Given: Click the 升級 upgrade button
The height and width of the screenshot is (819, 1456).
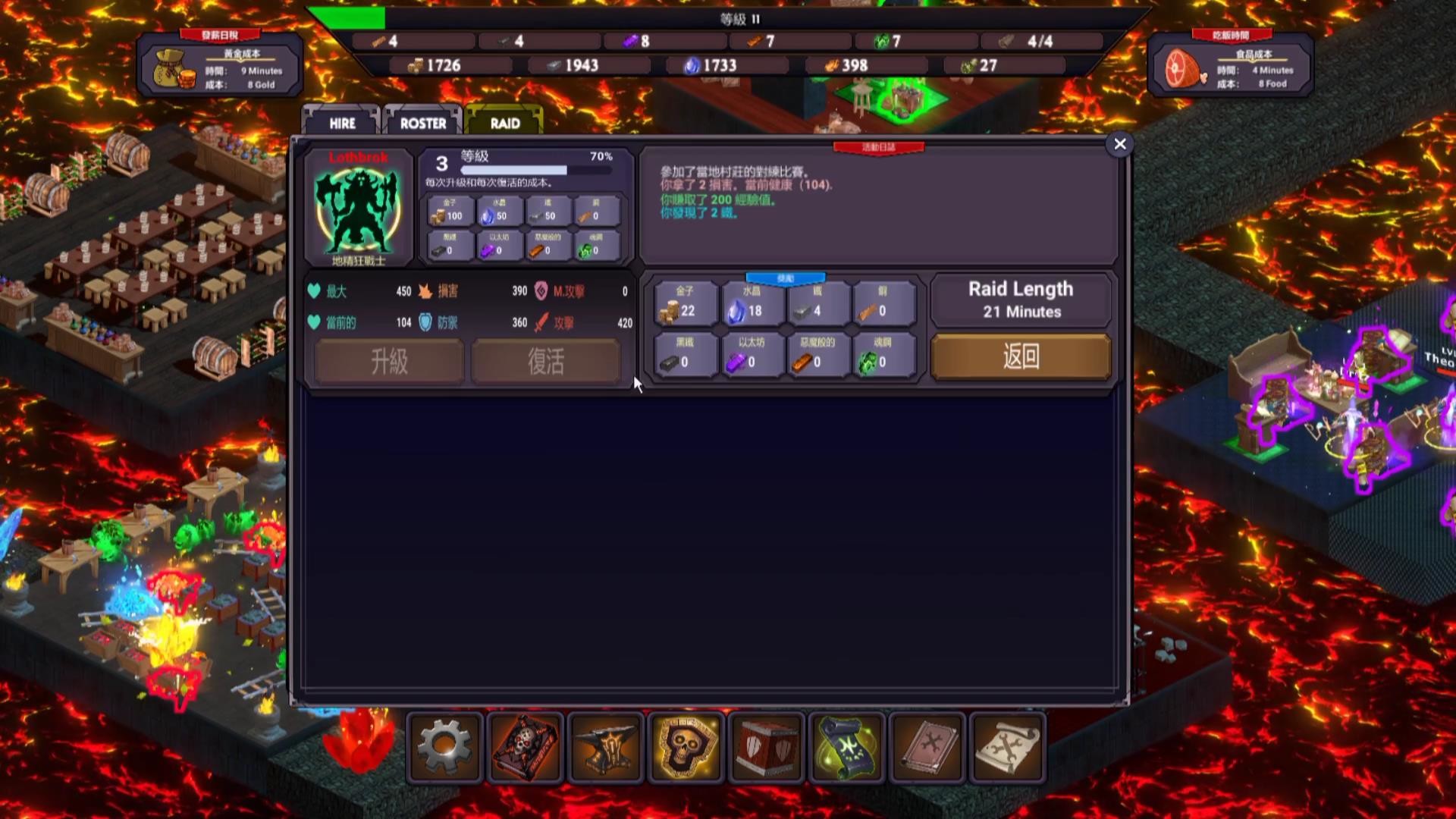Looking at the screenshot, I should [x=389, y=361].
